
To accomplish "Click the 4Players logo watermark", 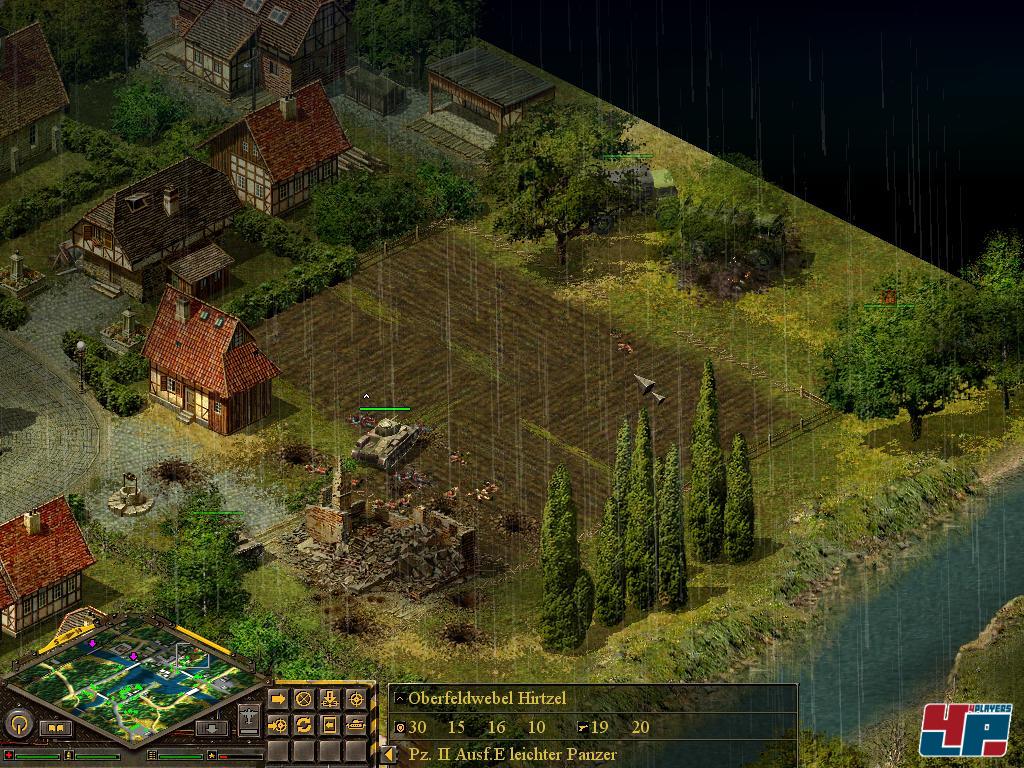I will pyautogui.click(x=965, y=730).
